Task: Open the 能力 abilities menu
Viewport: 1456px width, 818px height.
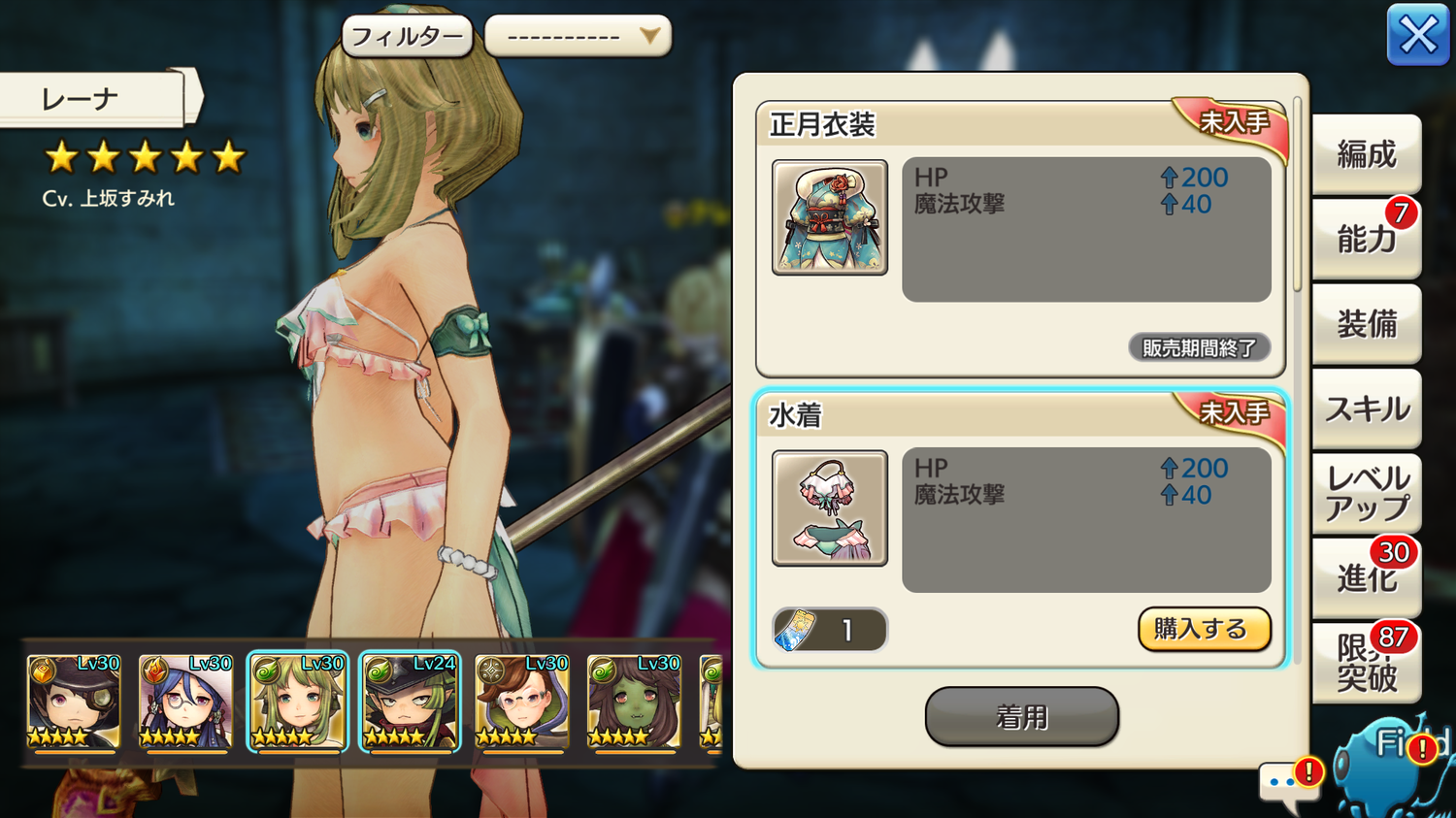Action: pyautogui.click(x=1366, y=239)
